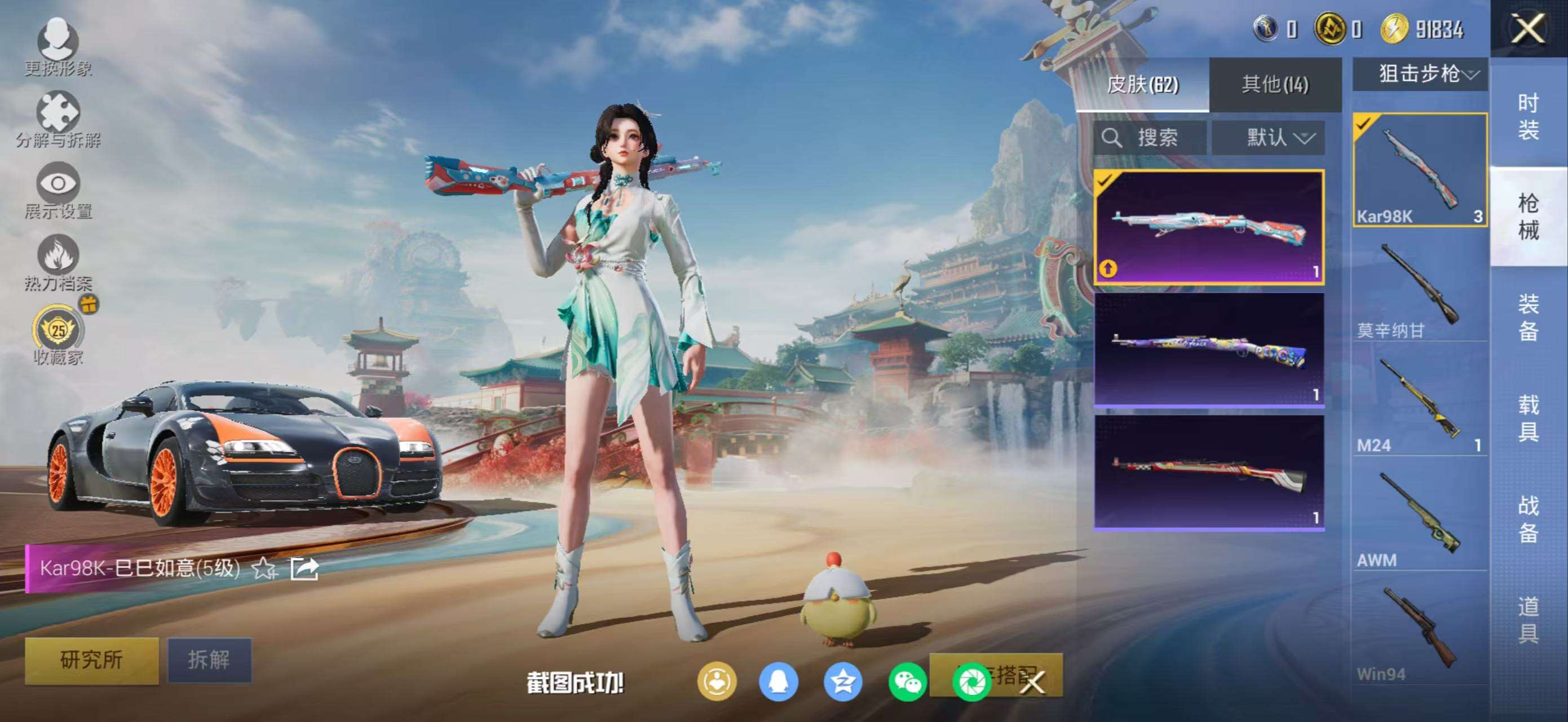Open the 狙击步枪 weapon type dropdown

point(1421,74)
